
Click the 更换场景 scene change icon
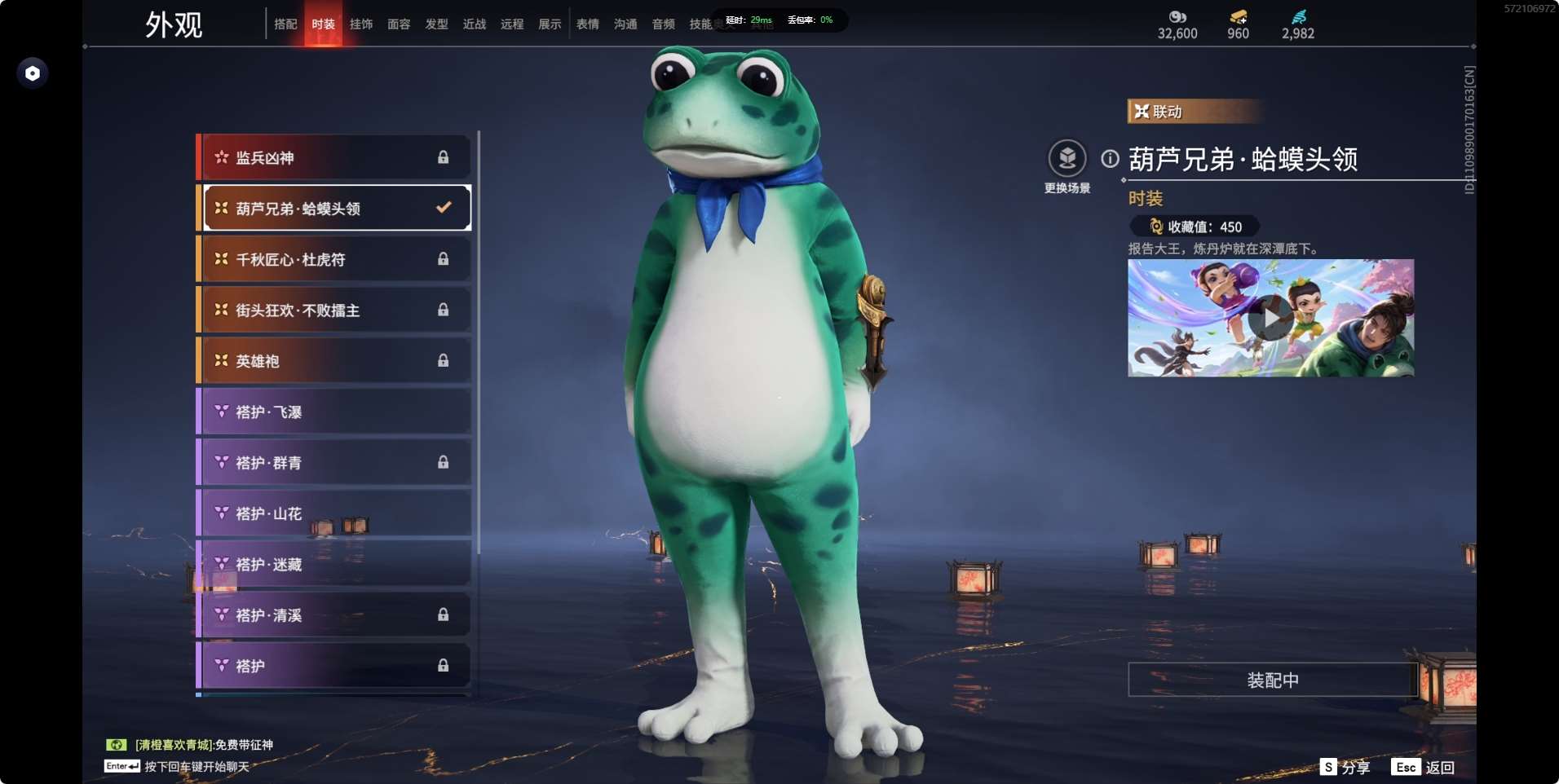point(1067,158)
